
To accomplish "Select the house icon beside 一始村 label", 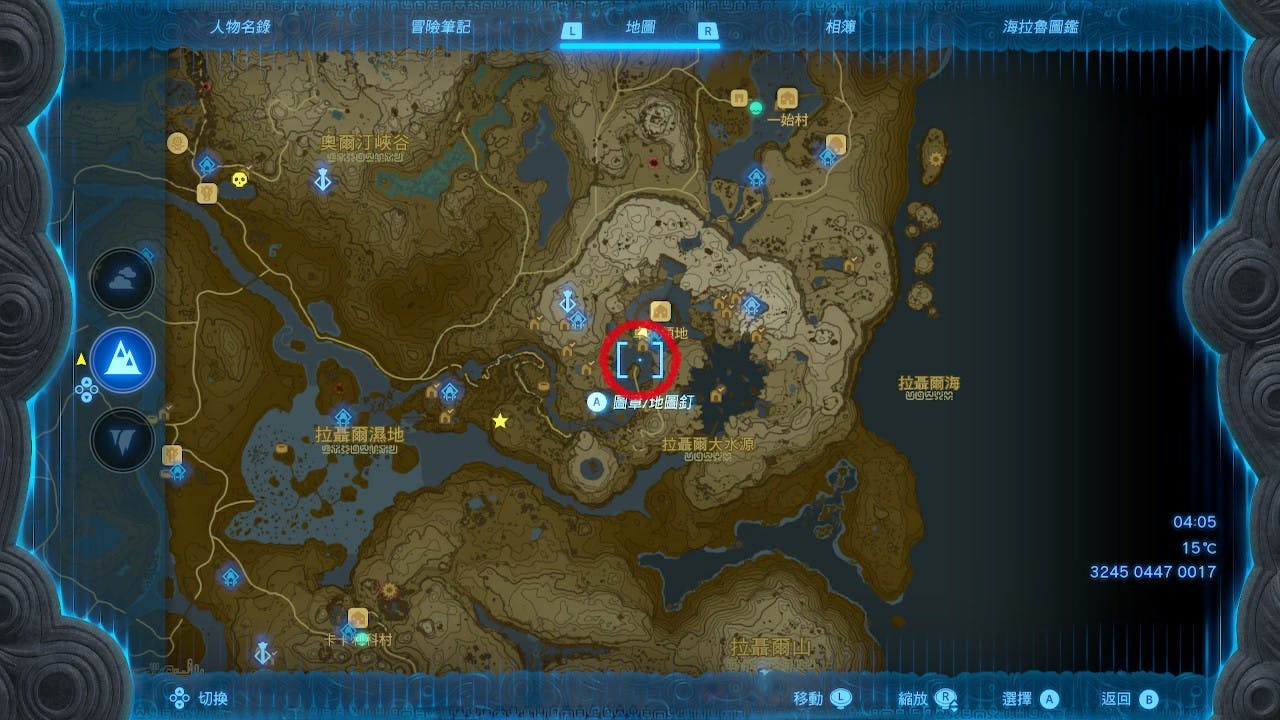I will 787,98.
